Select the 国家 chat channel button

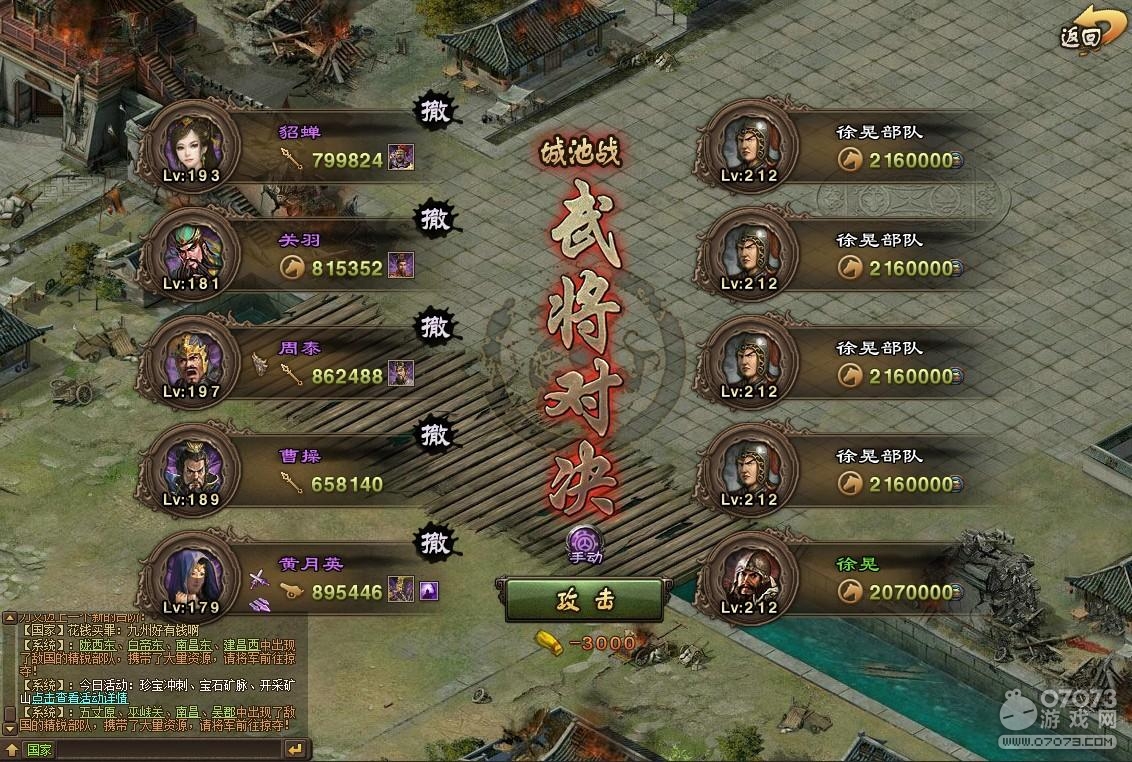[x=38, y=749]
